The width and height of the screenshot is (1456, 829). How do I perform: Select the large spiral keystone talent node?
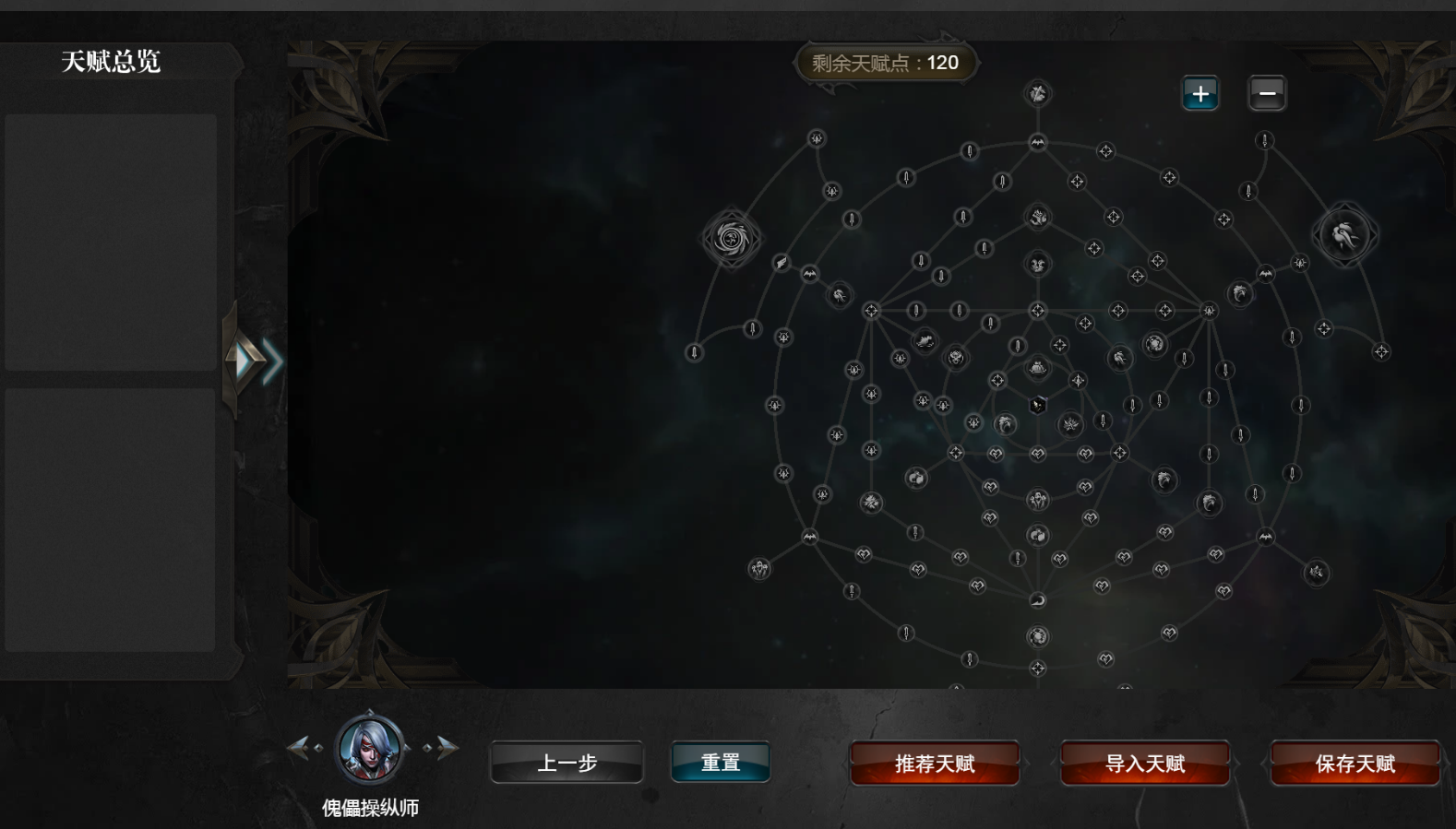click(x=732, y=239)
